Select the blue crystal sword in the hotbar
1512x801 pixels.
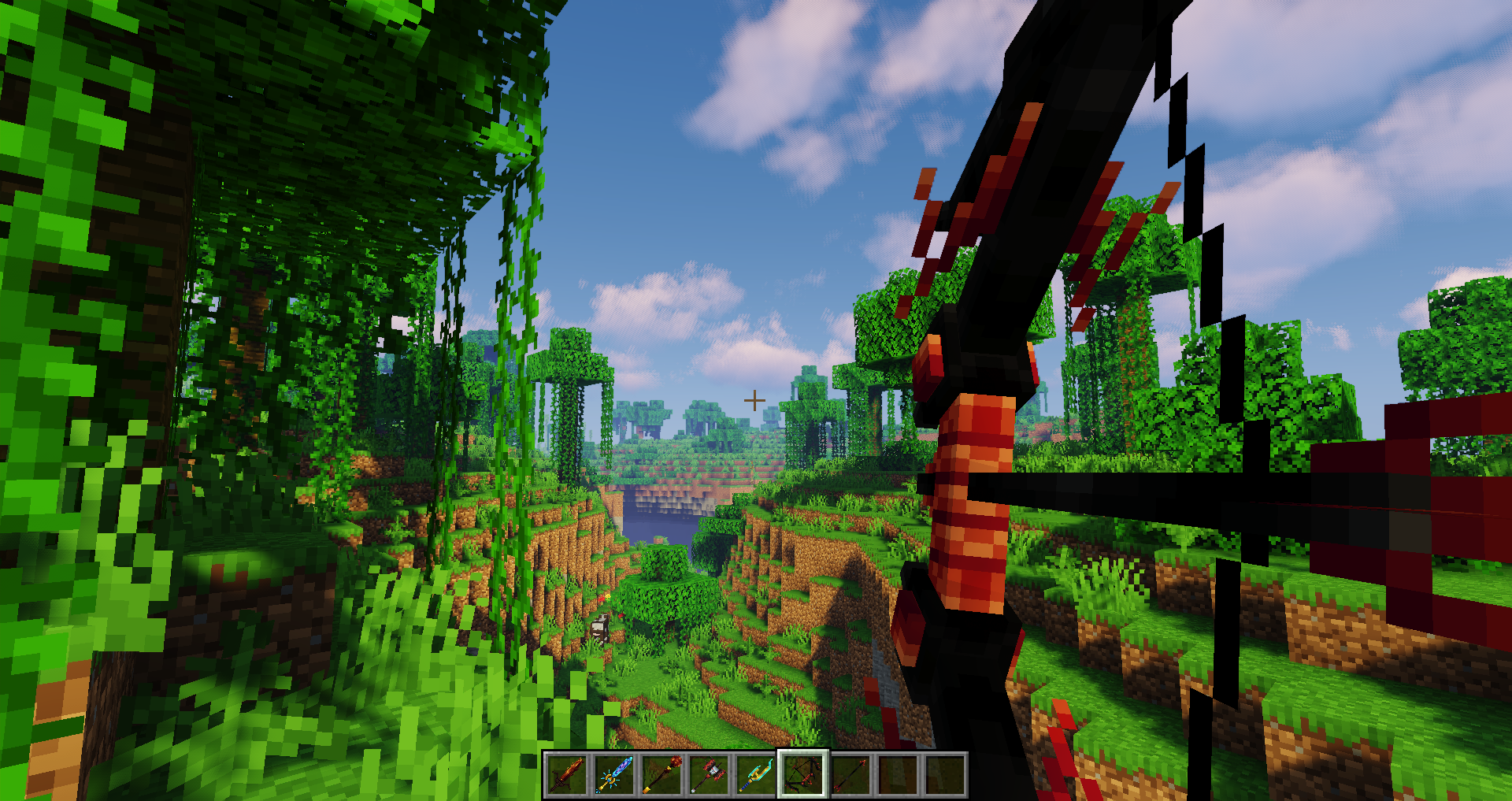(613, 776)
